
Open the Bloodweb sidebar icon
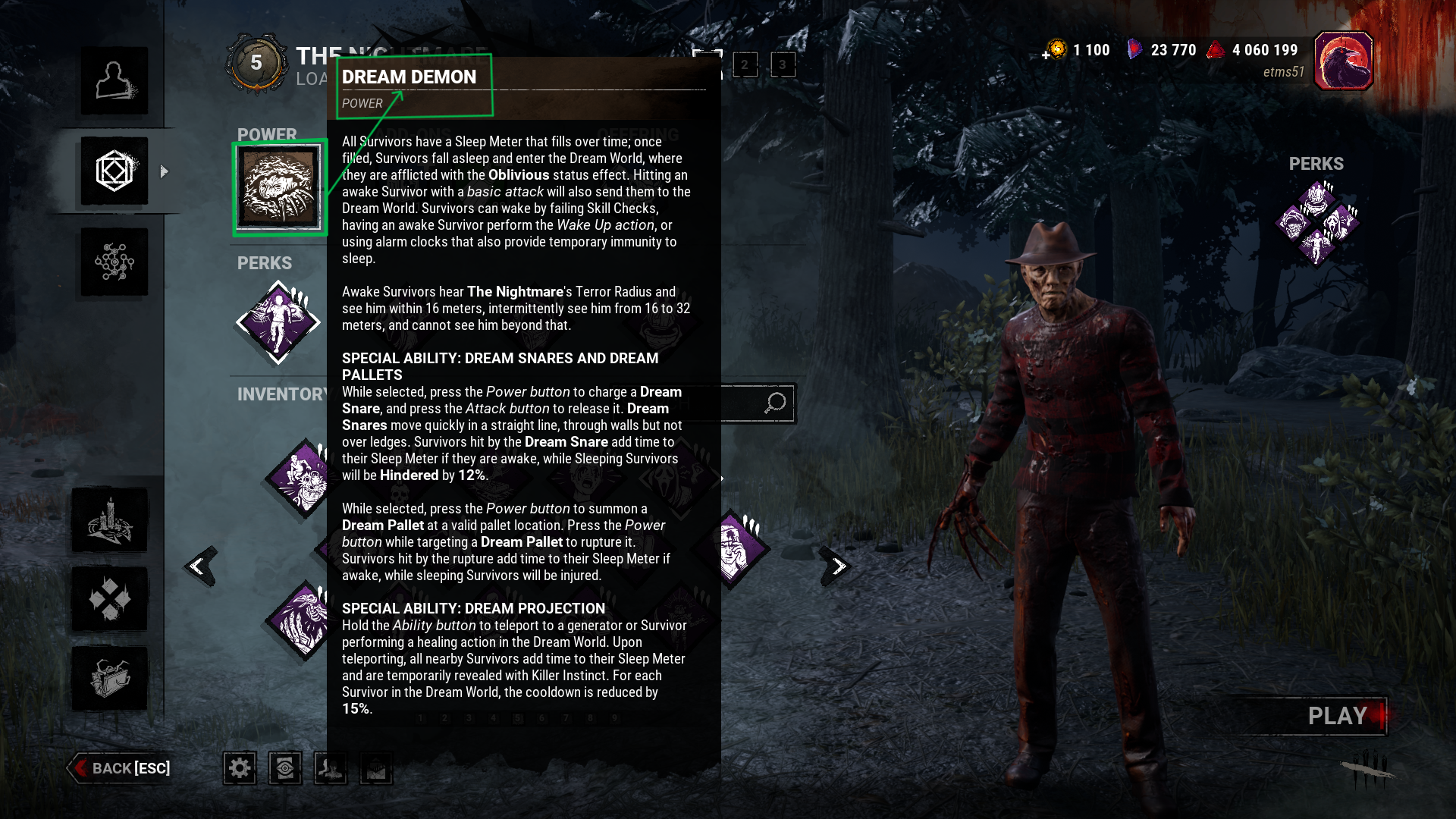point(115,261)
